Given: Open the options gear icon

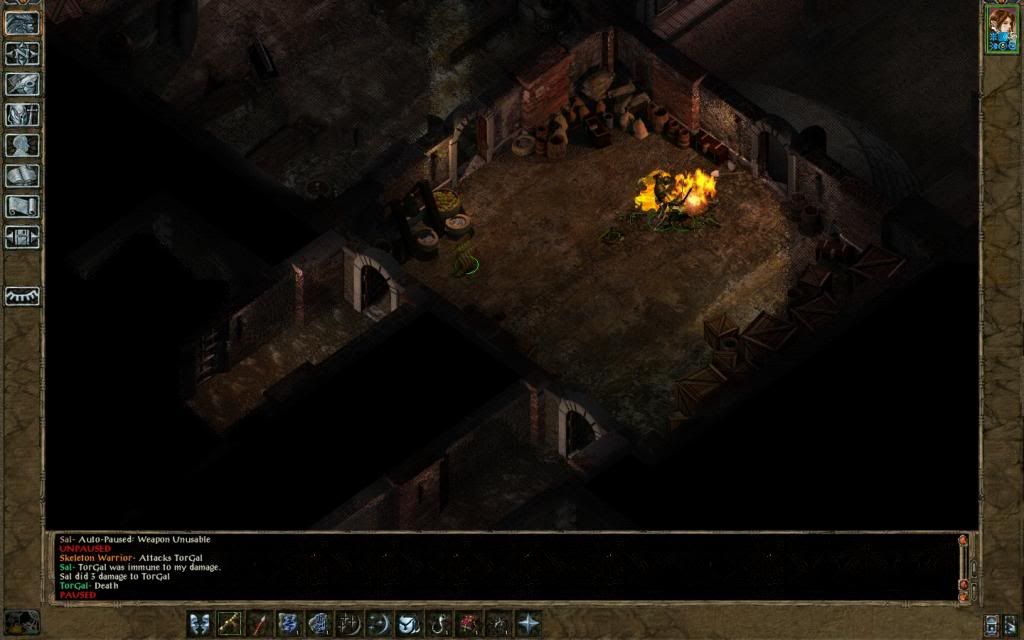Looking at the screenshot, I should tap(22, 237).
